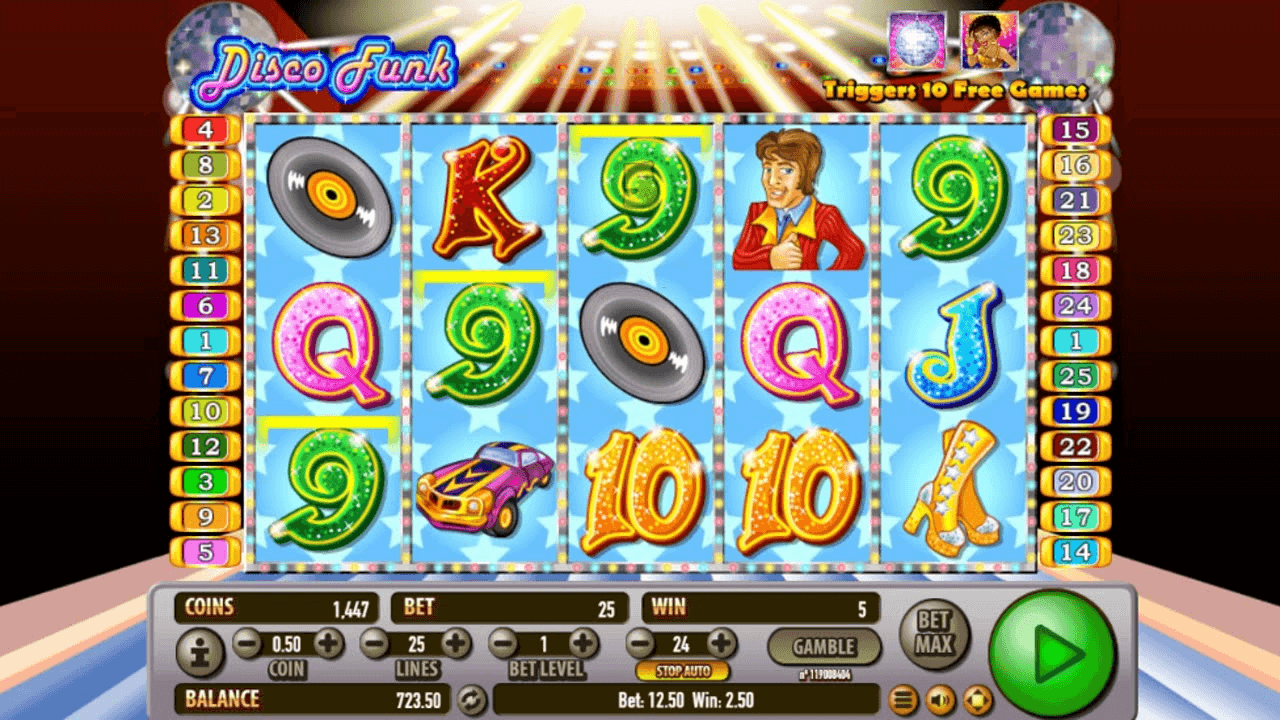Image resolution: width=1280 pixels, height=720 pixels.
Task: Increase the coin value
Action: pos(329,643)
